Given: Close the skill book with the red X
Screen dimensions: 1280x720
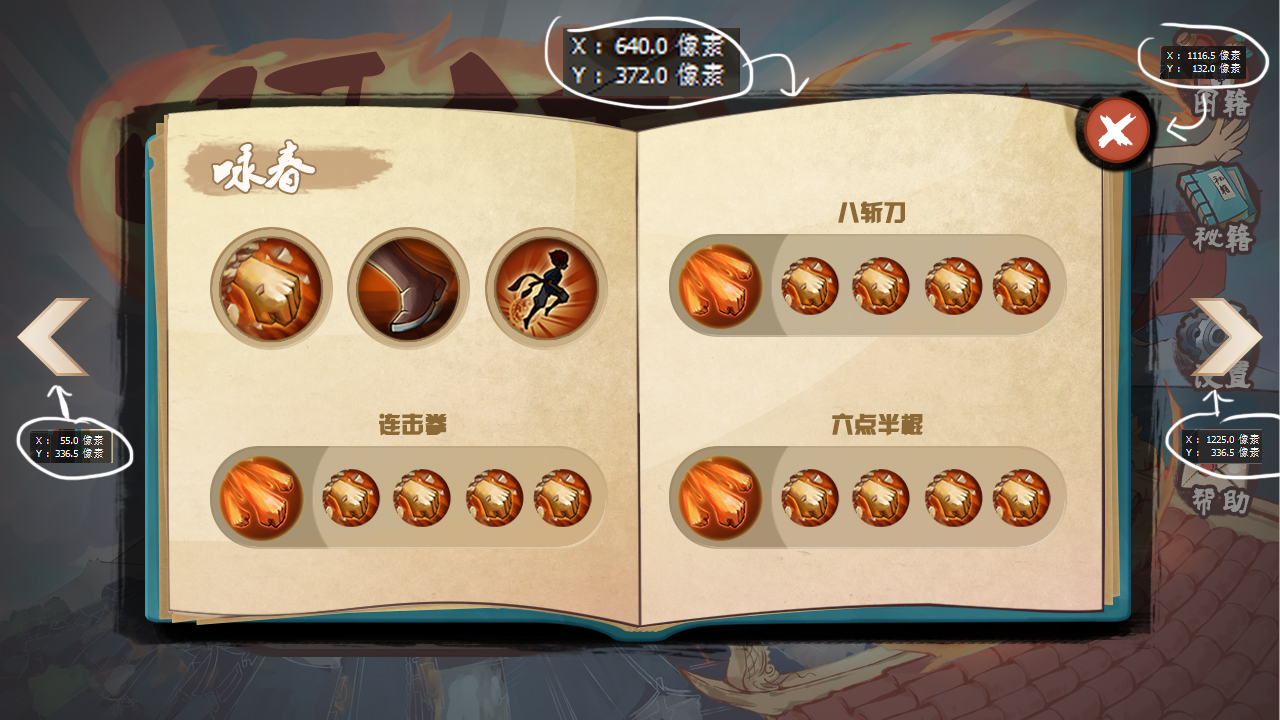Looking at the screenshot, I should [x=1116, y=131].
